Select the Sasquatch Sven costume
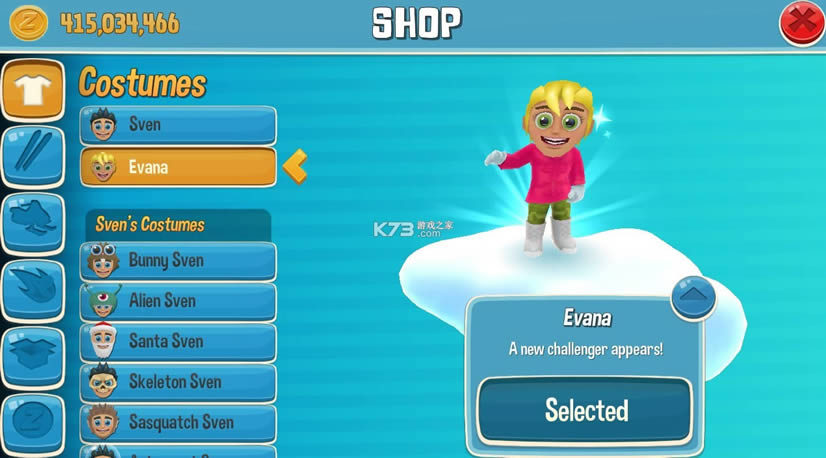 [178, 423]
